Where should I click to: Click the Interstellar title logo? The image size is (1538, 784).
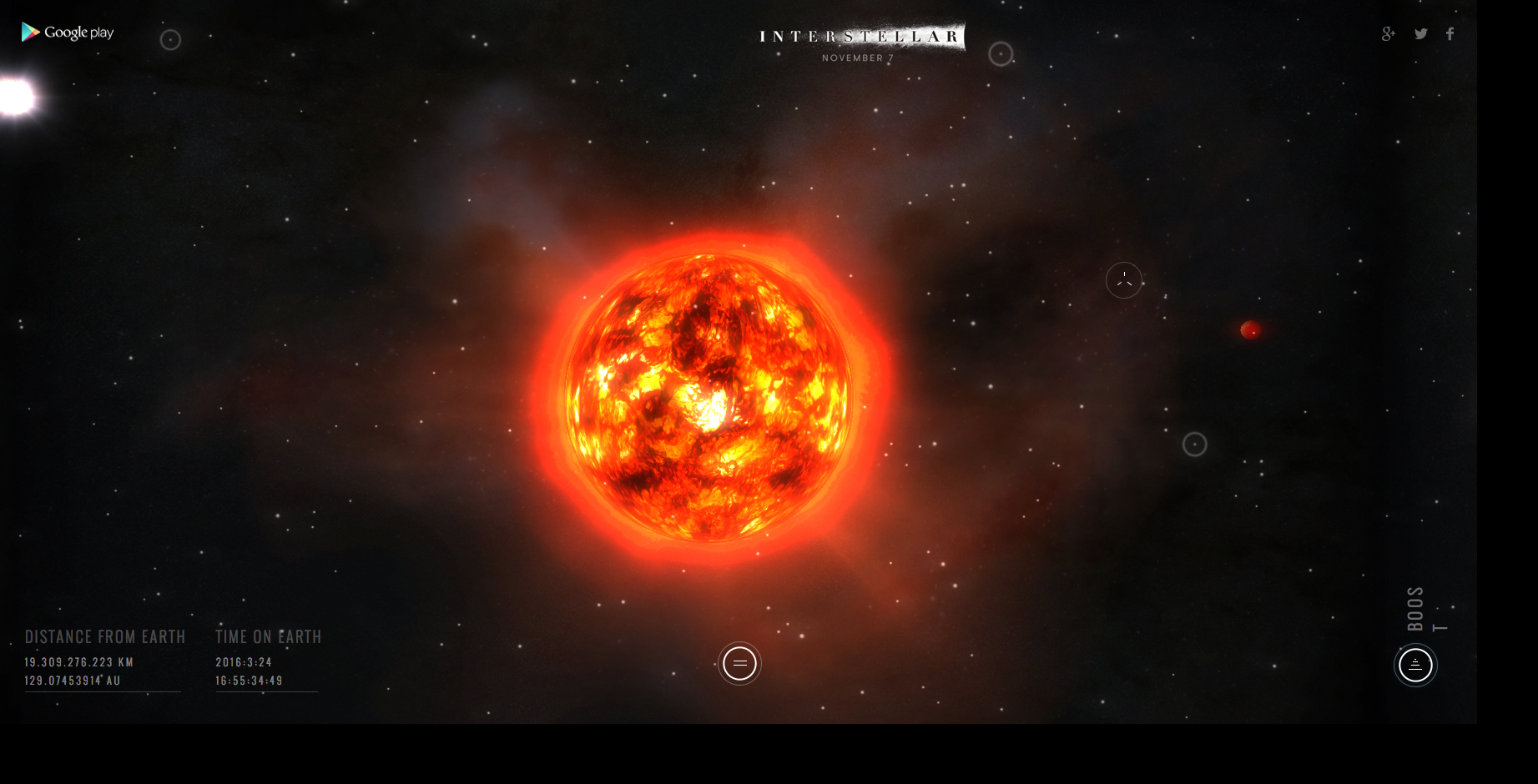point(860,38)
